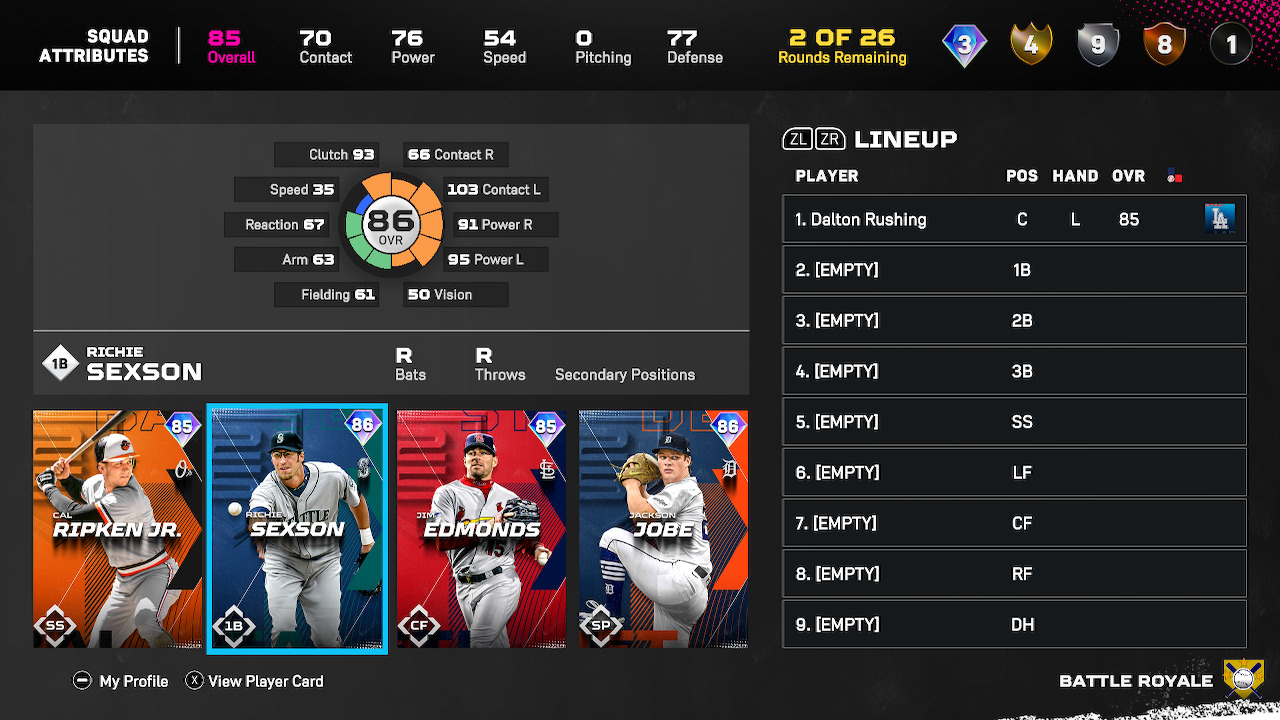Select the empty 3B lineup row

tap(1014, 371)
